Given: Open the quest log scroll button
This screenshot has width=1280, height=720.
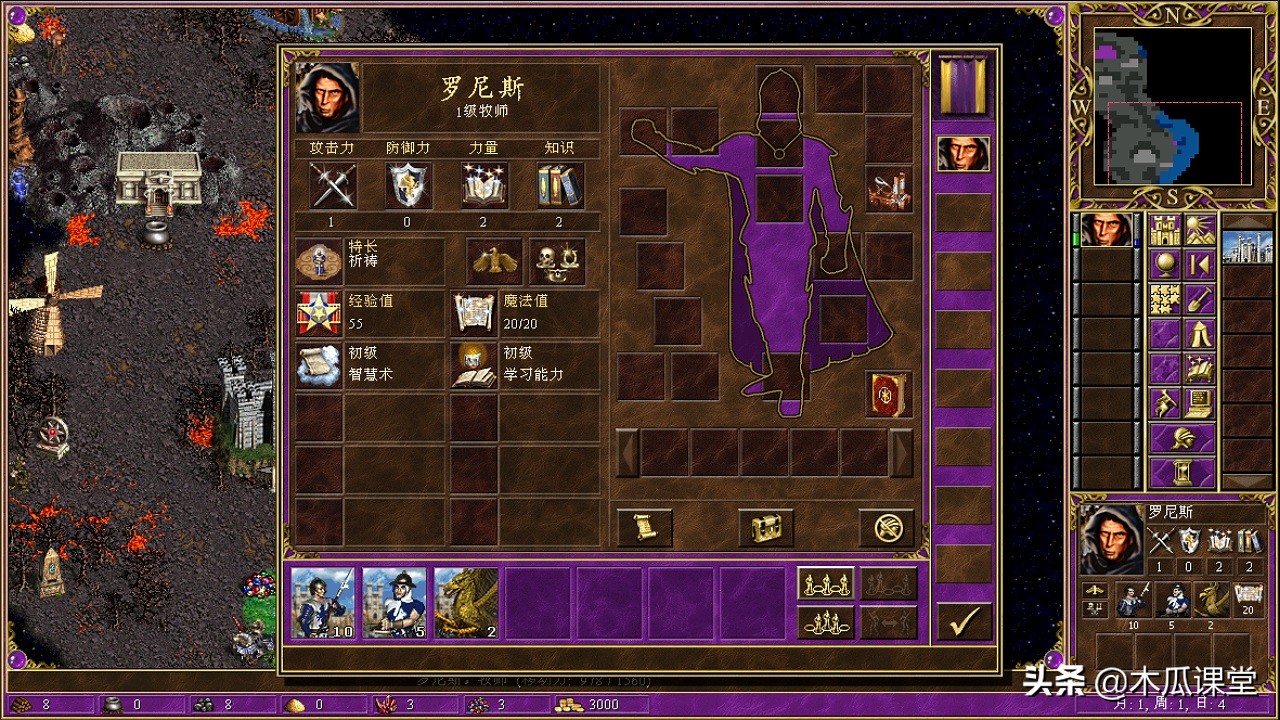Looking at the screenshot, I should click(x=644, y=527).
